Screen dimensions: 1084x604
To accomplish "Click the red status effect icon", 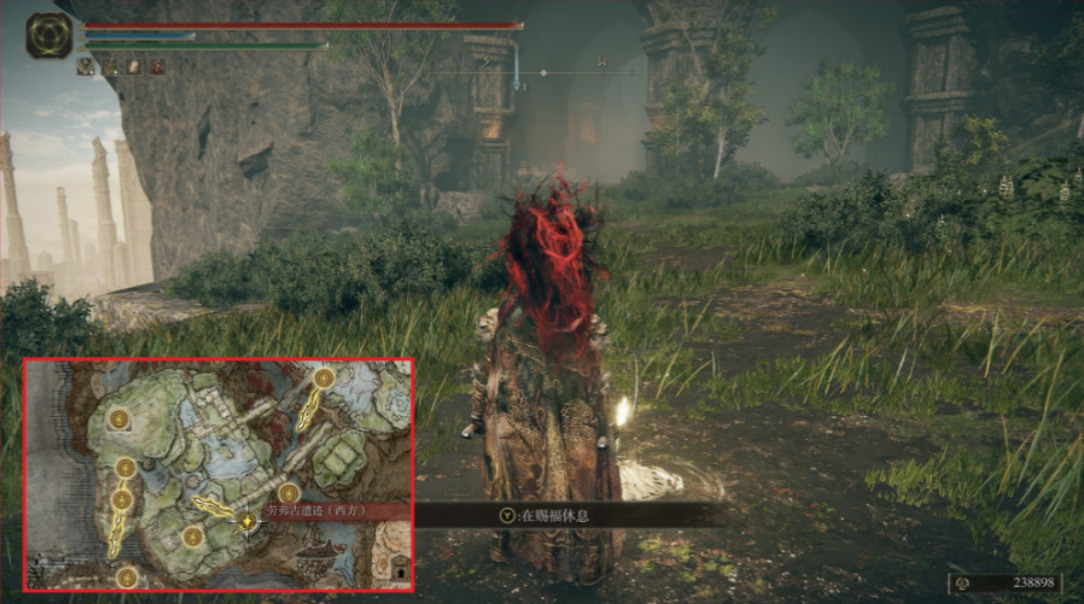I will click(x=158, y=67).
